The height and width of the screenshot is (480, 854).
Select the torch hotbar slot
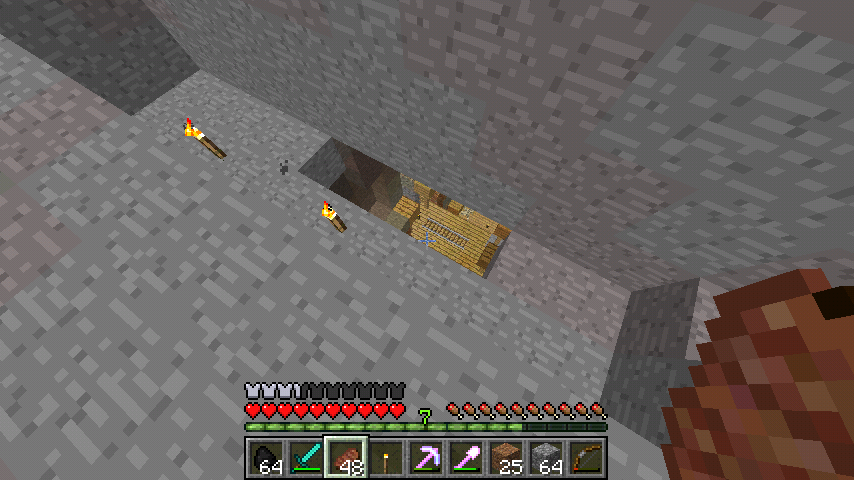(x=386, y=458)
